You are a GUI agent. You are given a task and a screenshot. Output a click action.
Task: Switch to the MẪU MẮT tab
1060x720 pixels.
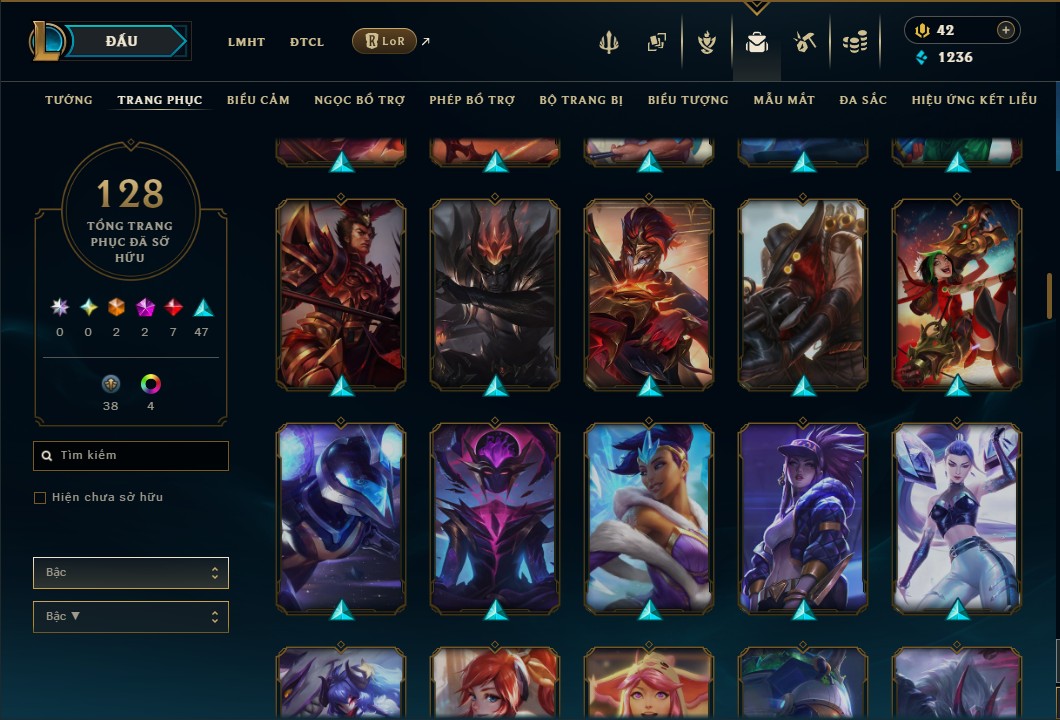[x=784, y=100]
